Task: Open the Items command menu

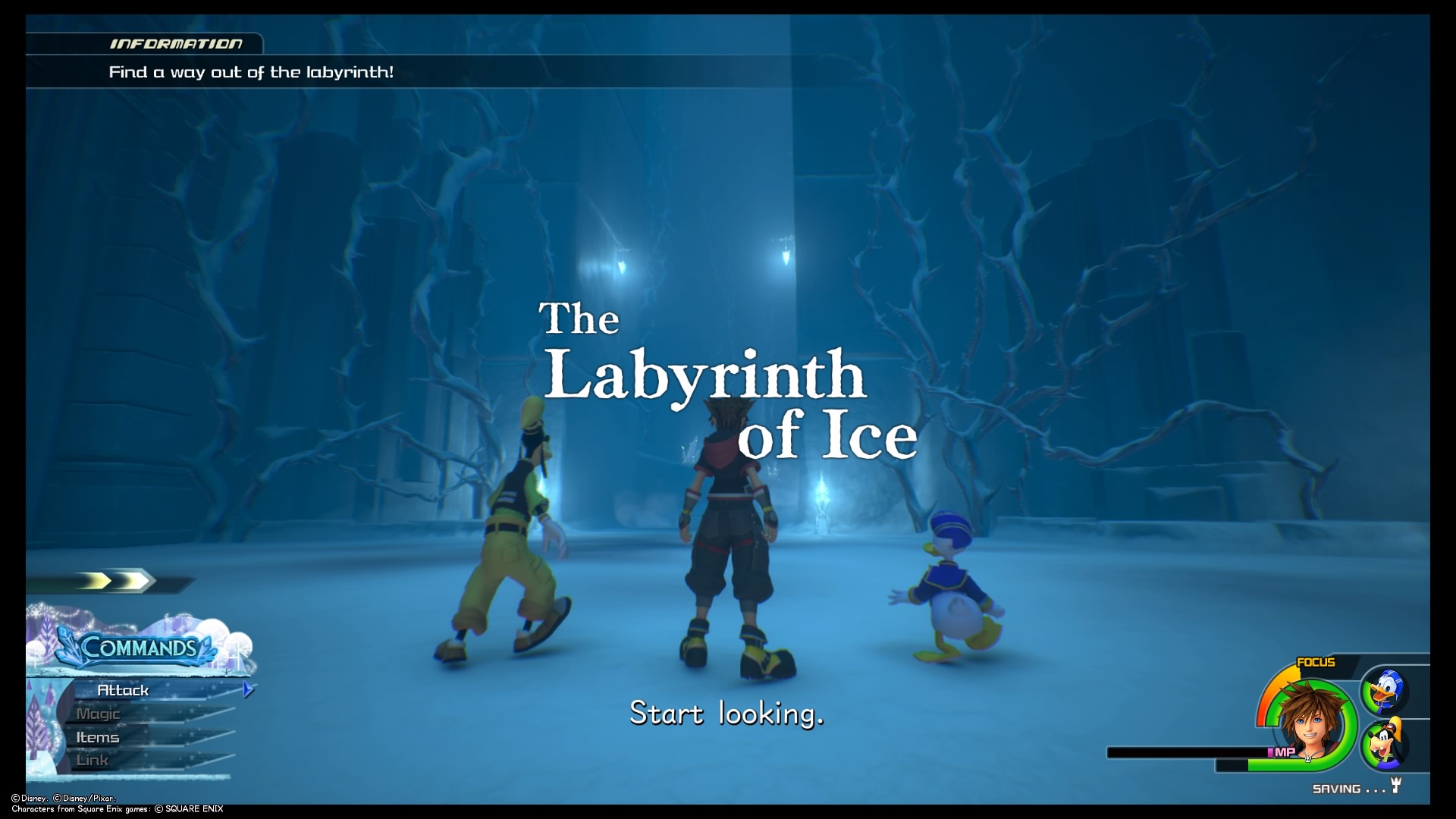Action: pyautogui.click(x=98, y=736)
